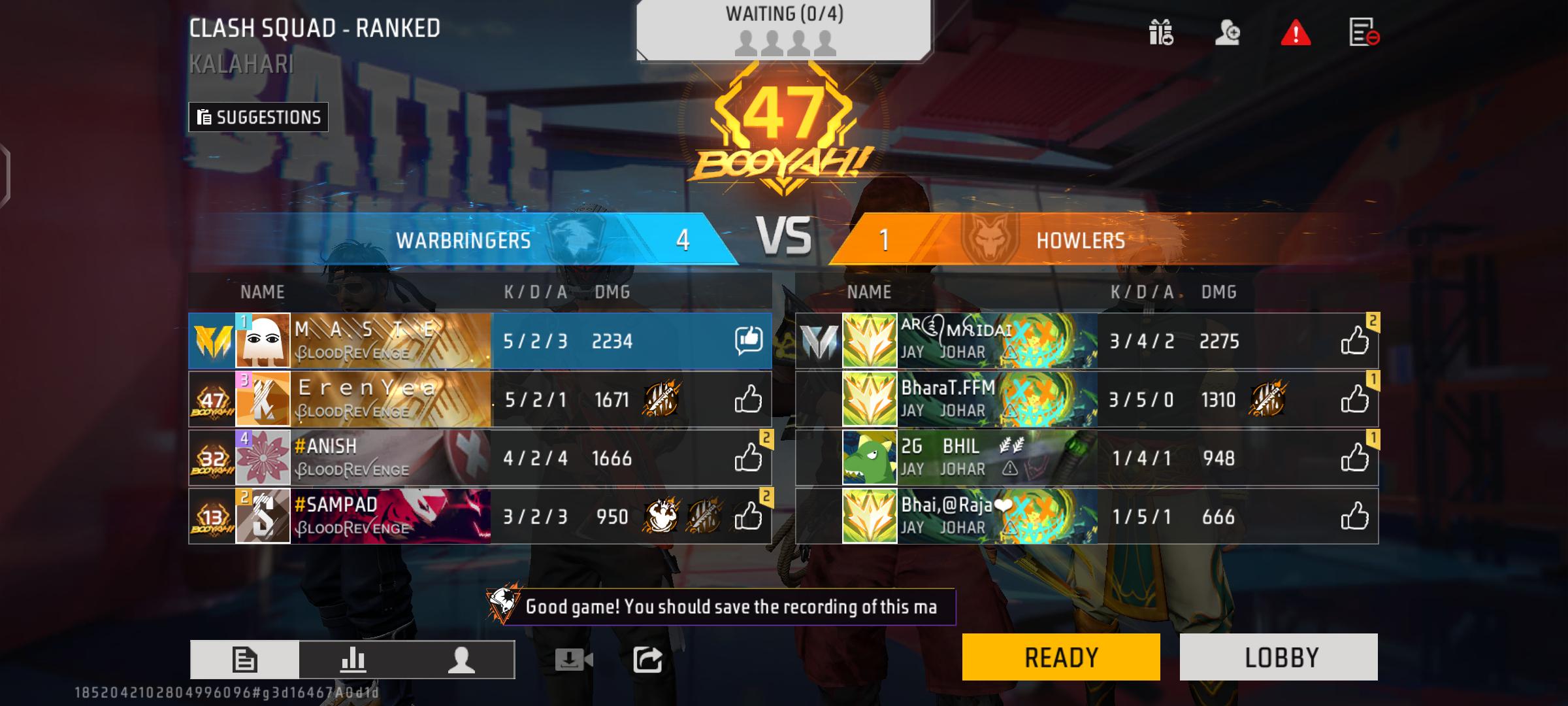The height and width of the screenshot is (706, 1568).
Task: Open the SUGGESTIONS panel
Action: (257, 118)
